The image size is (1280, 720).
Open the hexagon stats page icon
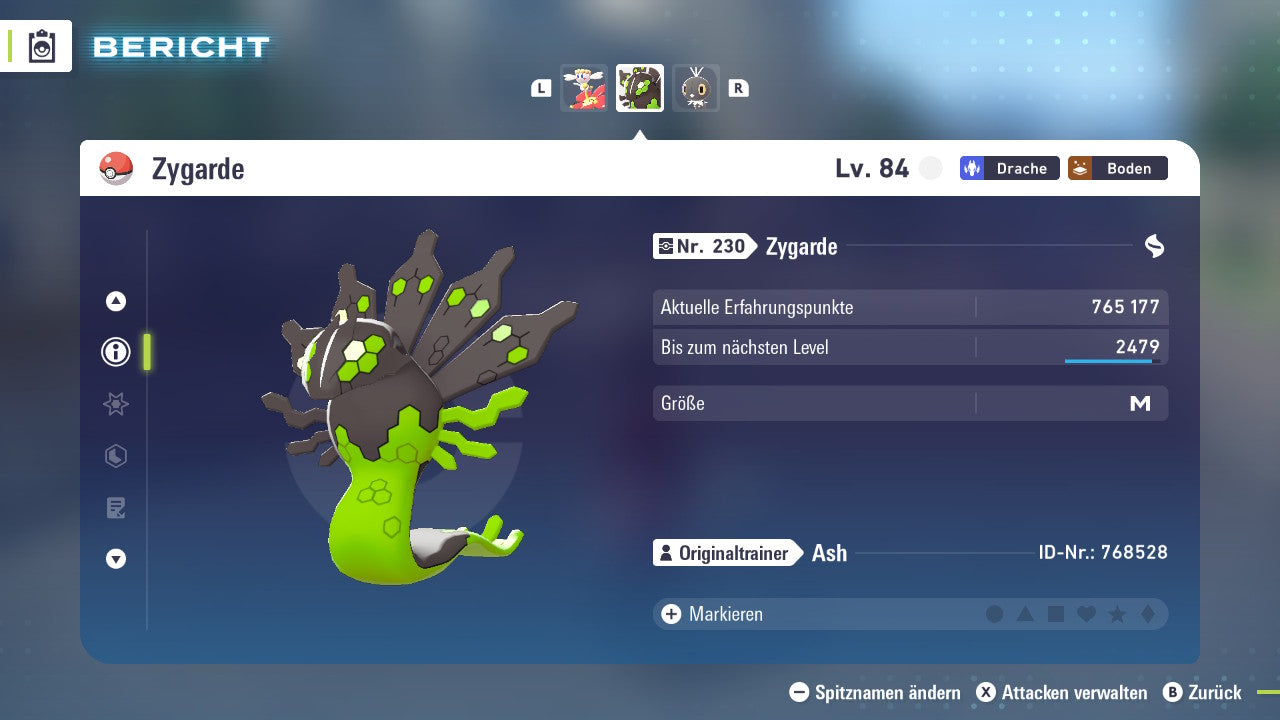(x=115, y=456)
